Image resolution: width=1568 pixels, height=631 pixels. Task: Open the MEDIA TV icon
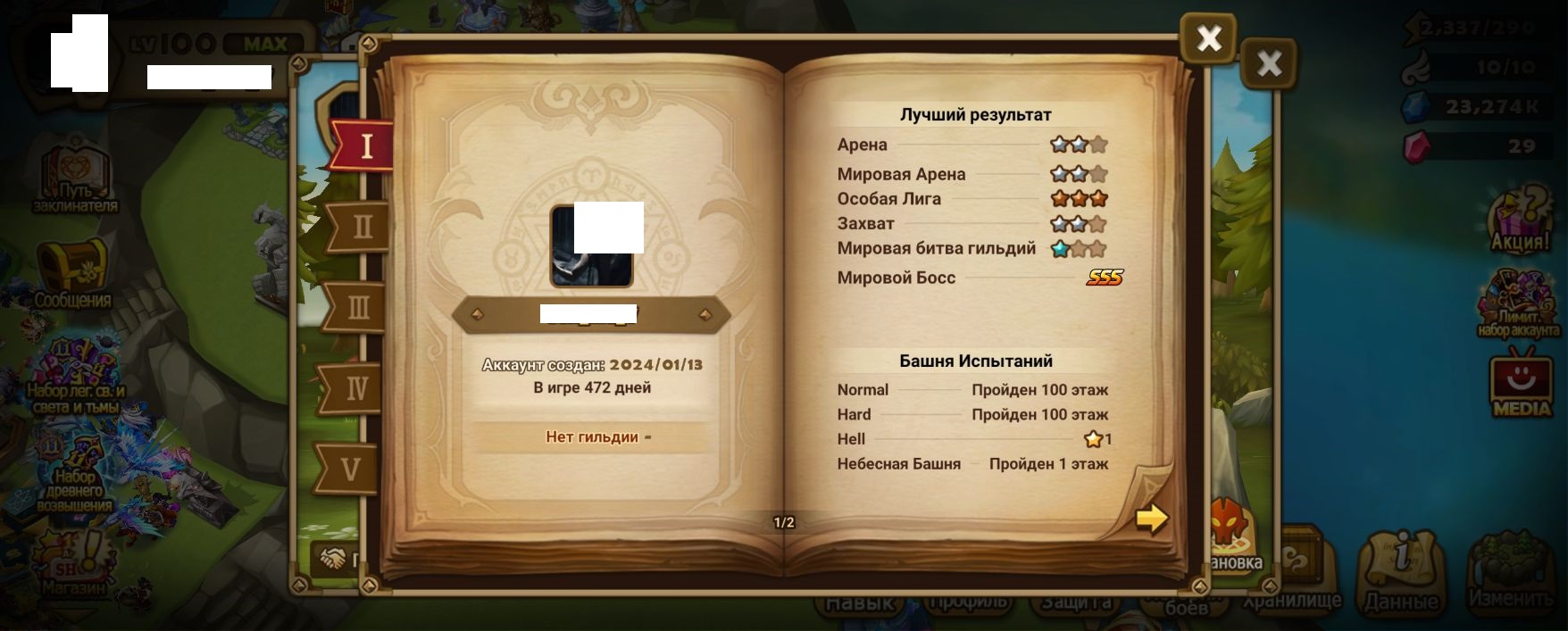click(x=1522, y=386)
